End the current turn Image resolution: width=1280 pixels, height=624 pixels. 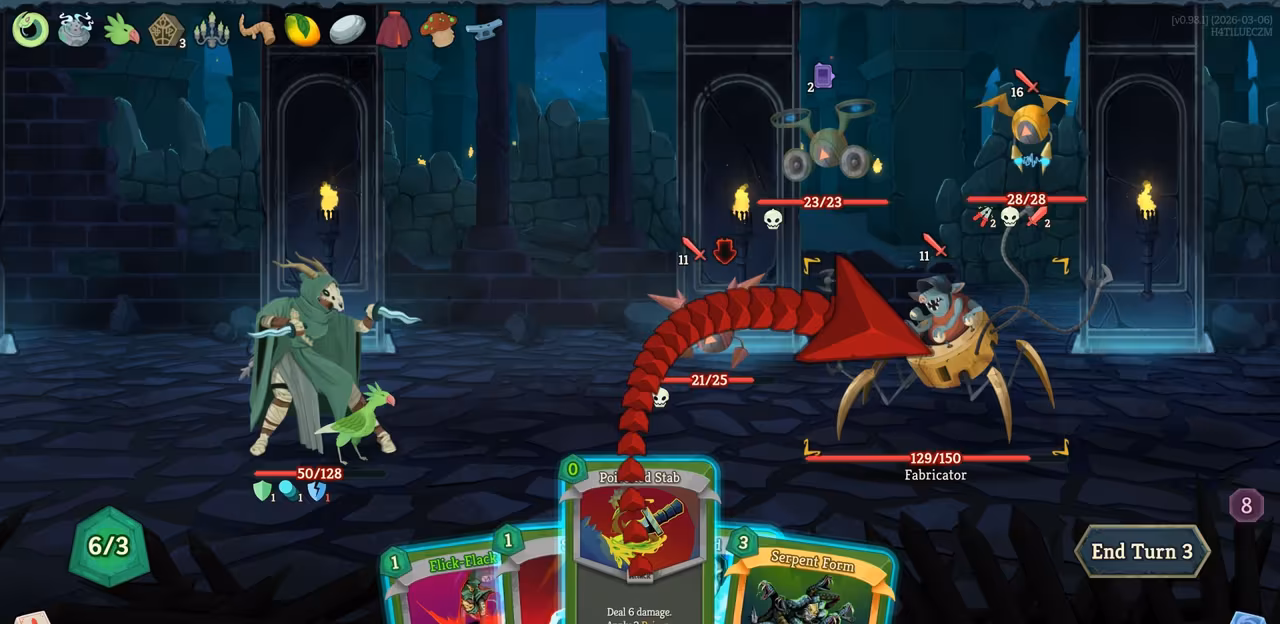pyautogui.click(x=1141, y=551)
